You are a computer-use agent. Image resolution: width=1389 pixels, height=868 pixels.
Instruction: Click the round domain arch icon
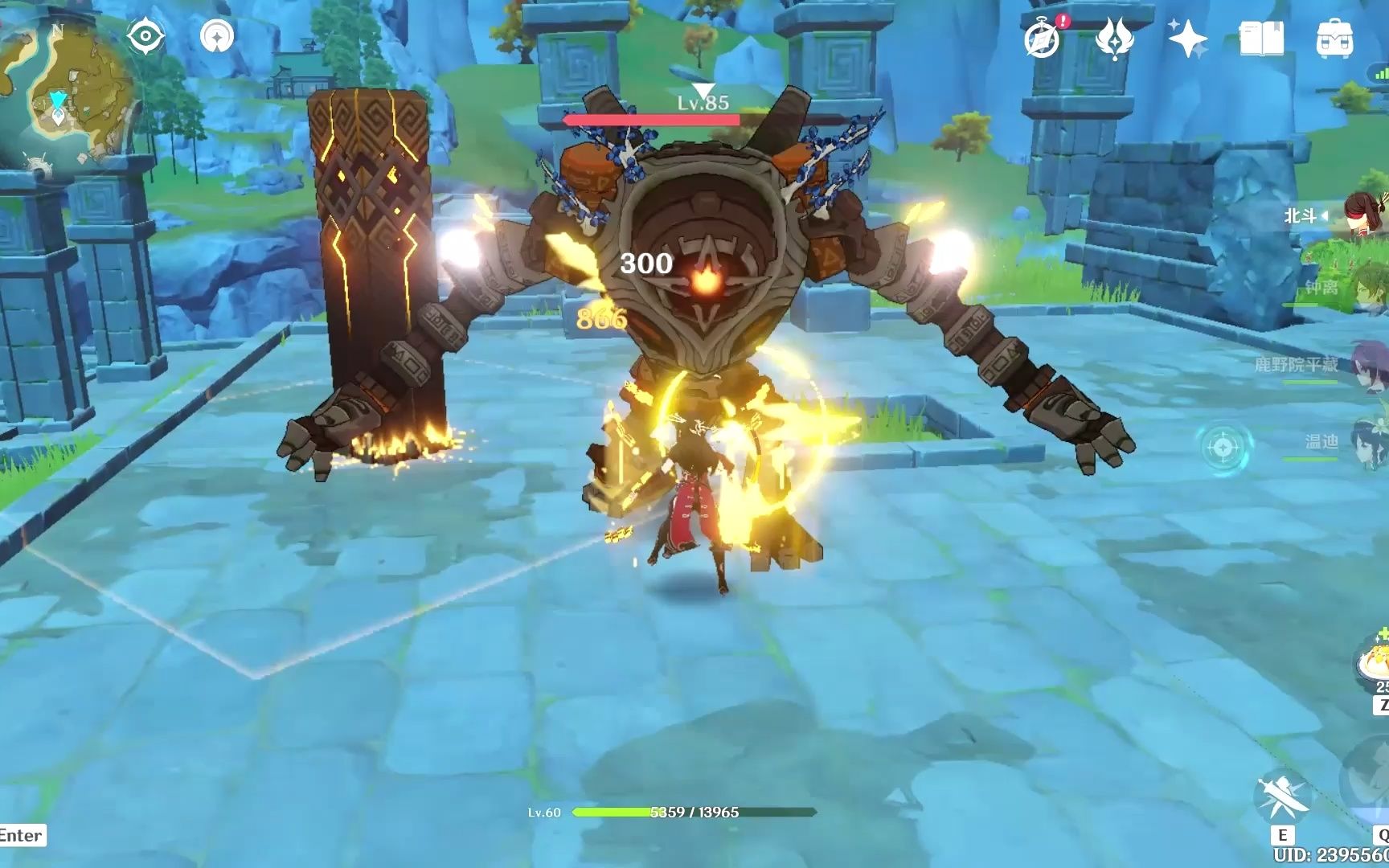pos(217,36)
